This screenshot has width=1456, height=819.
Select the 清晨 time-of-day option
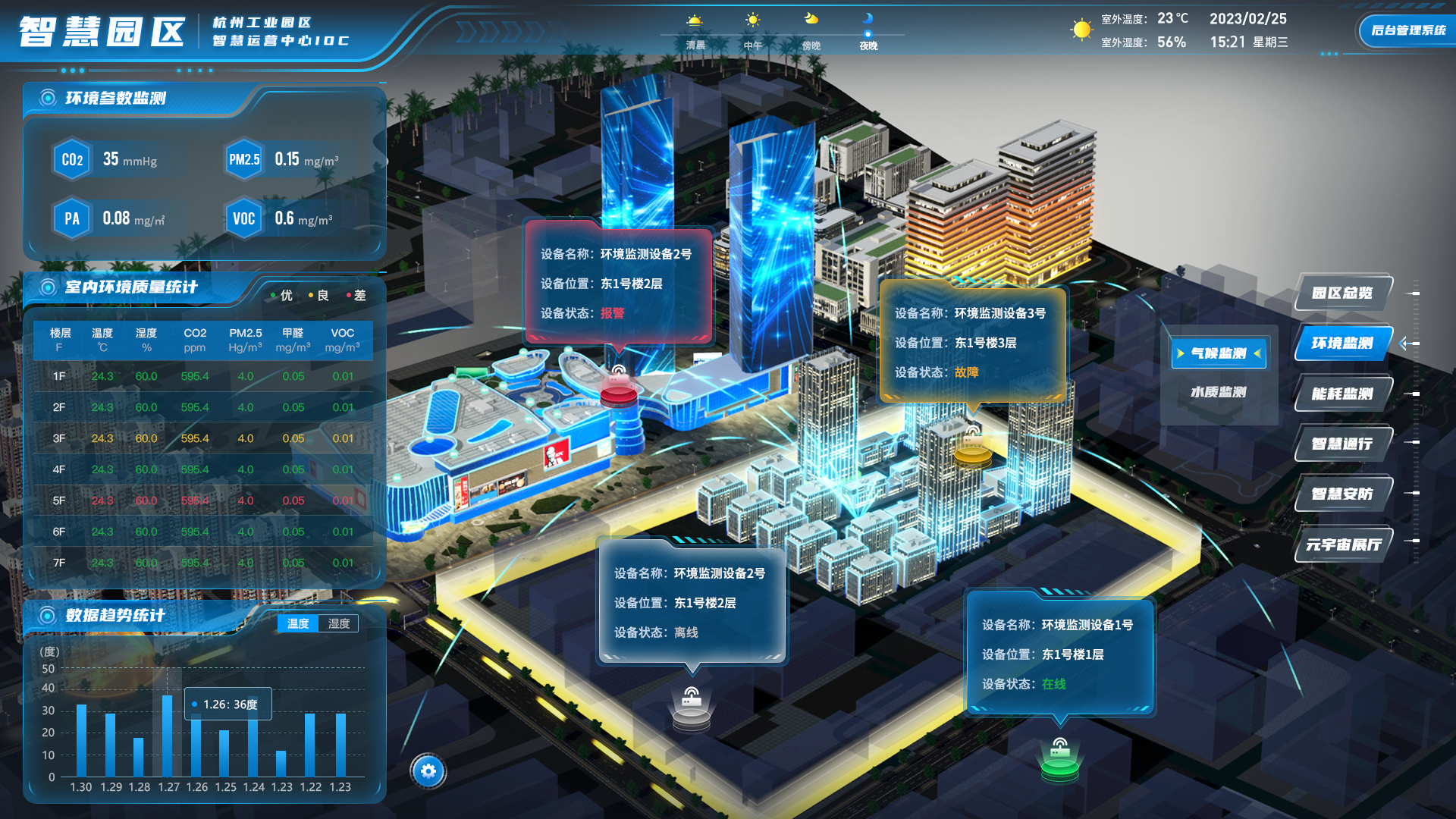click(x=695, y=31)
